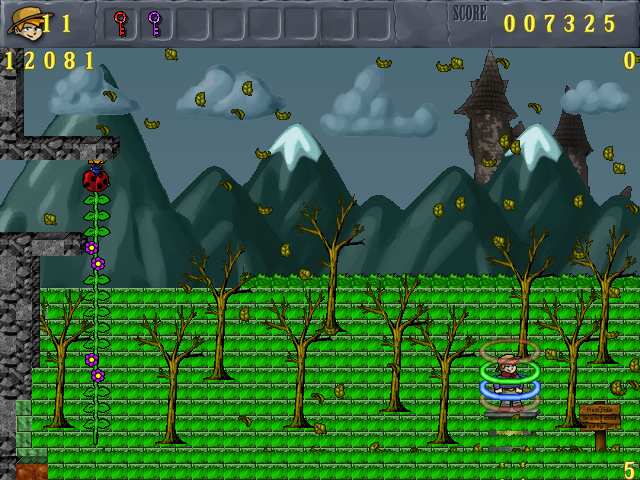The height and width of the screenshot is (480, 640).
Task: Select the purple key inventory slot
Action: 154,23
